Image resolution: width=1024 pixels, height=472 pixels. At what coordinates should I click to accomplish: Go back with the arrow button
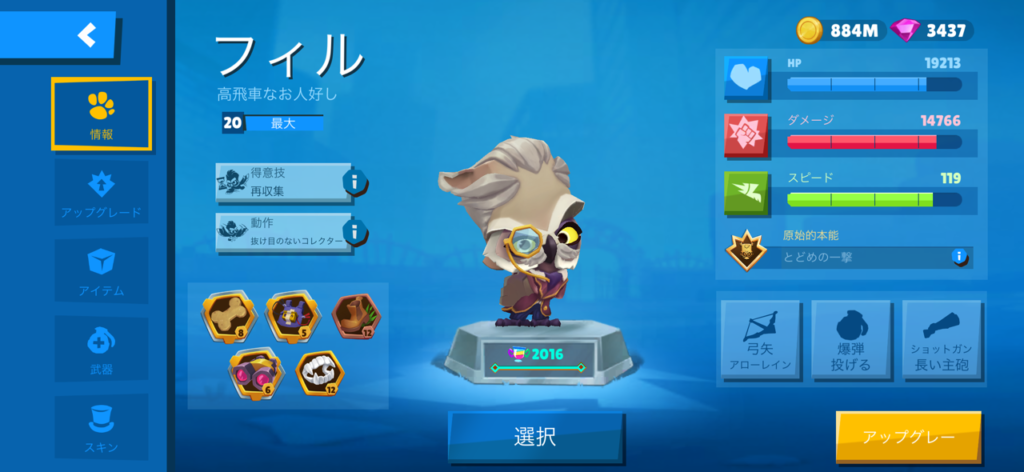click(86, 35)
